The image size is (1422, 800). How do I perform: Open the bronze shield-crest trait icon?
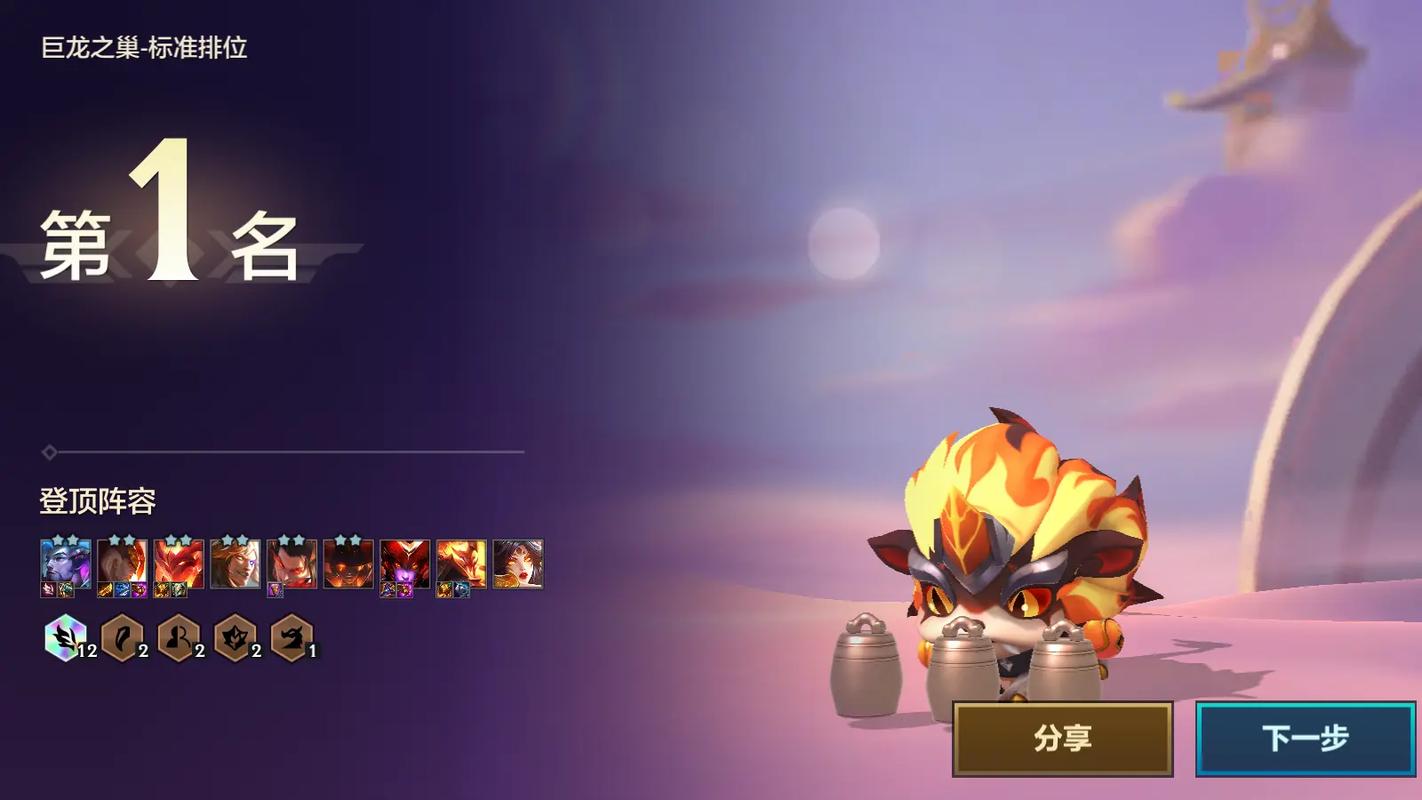[235, 637]
